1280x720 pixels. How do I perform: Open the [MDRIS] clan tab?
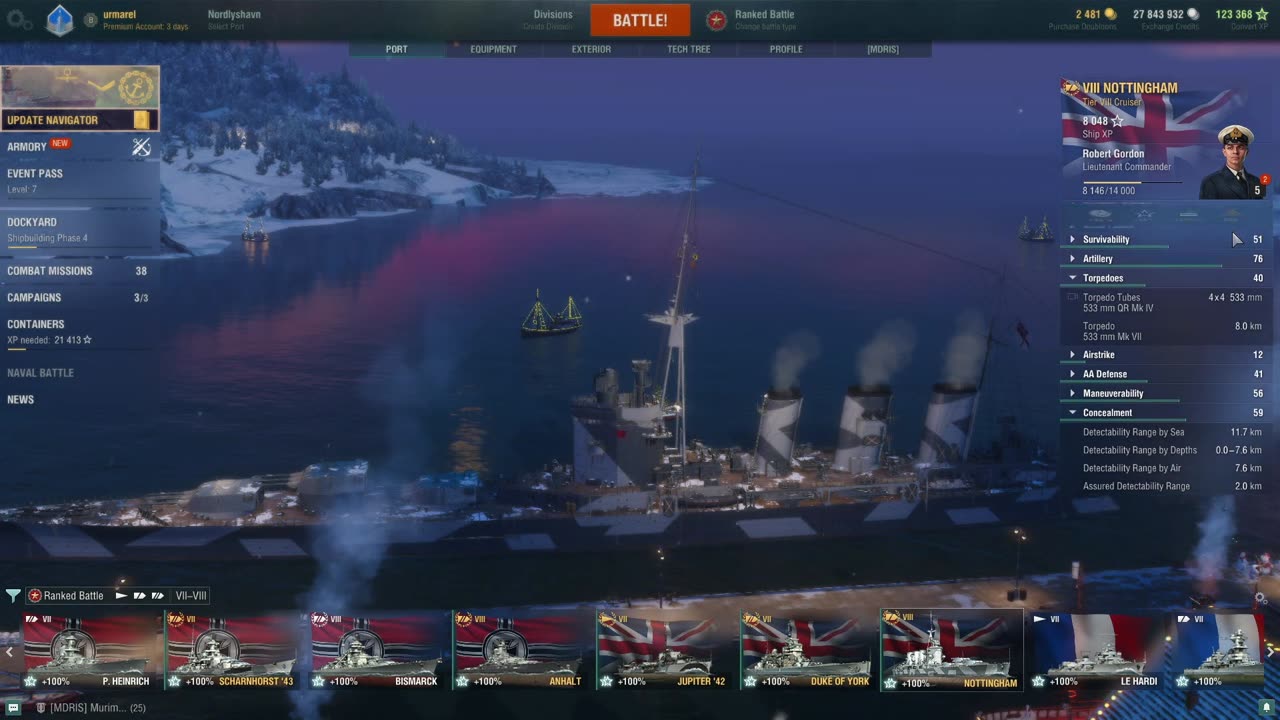(882, 49)
